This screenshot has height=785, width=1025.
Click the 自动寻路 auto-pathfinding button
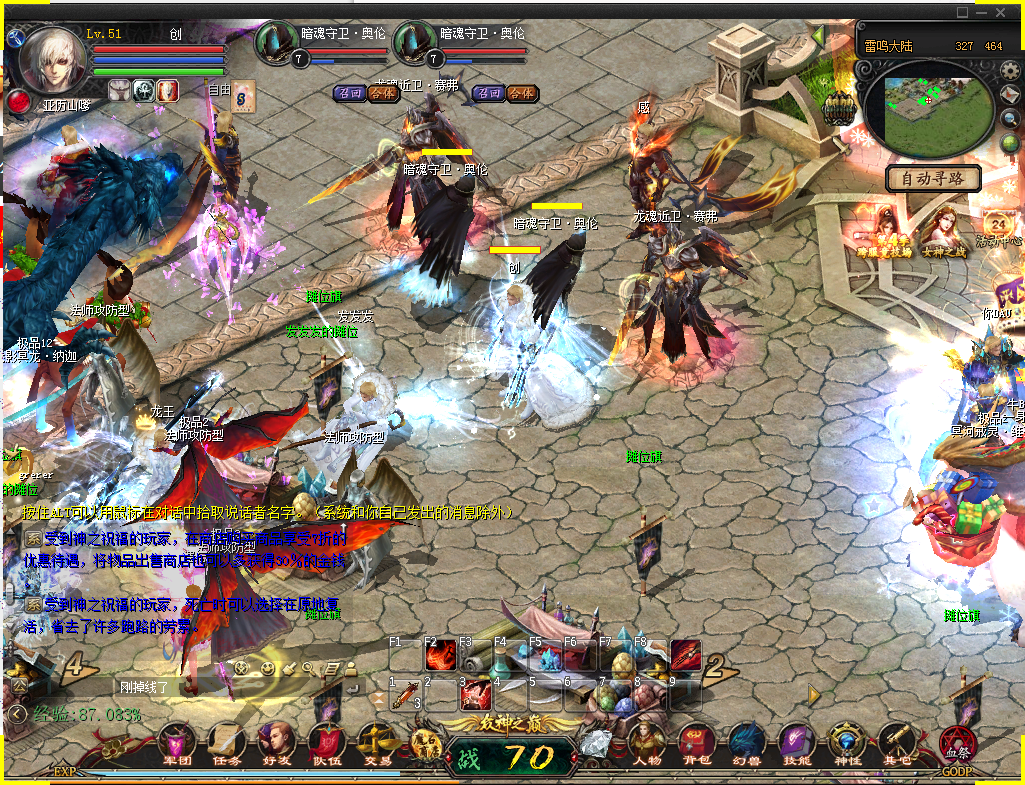point(933,179)
